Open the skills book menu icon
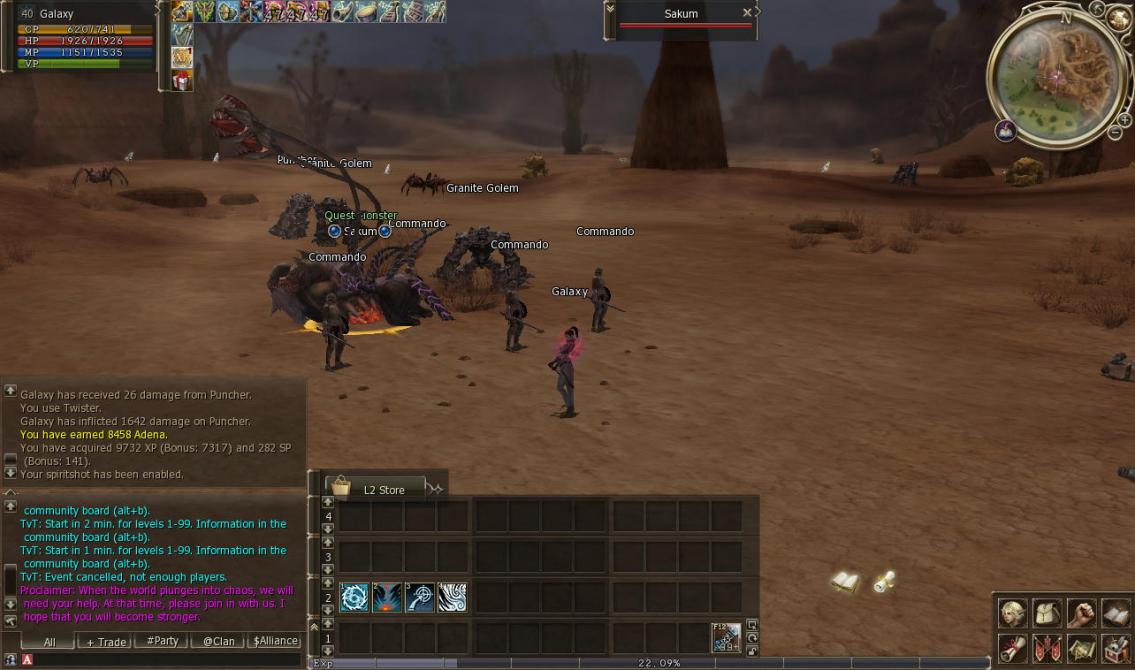Viewport: 1135px width, 670px height. coord(1115,613)
